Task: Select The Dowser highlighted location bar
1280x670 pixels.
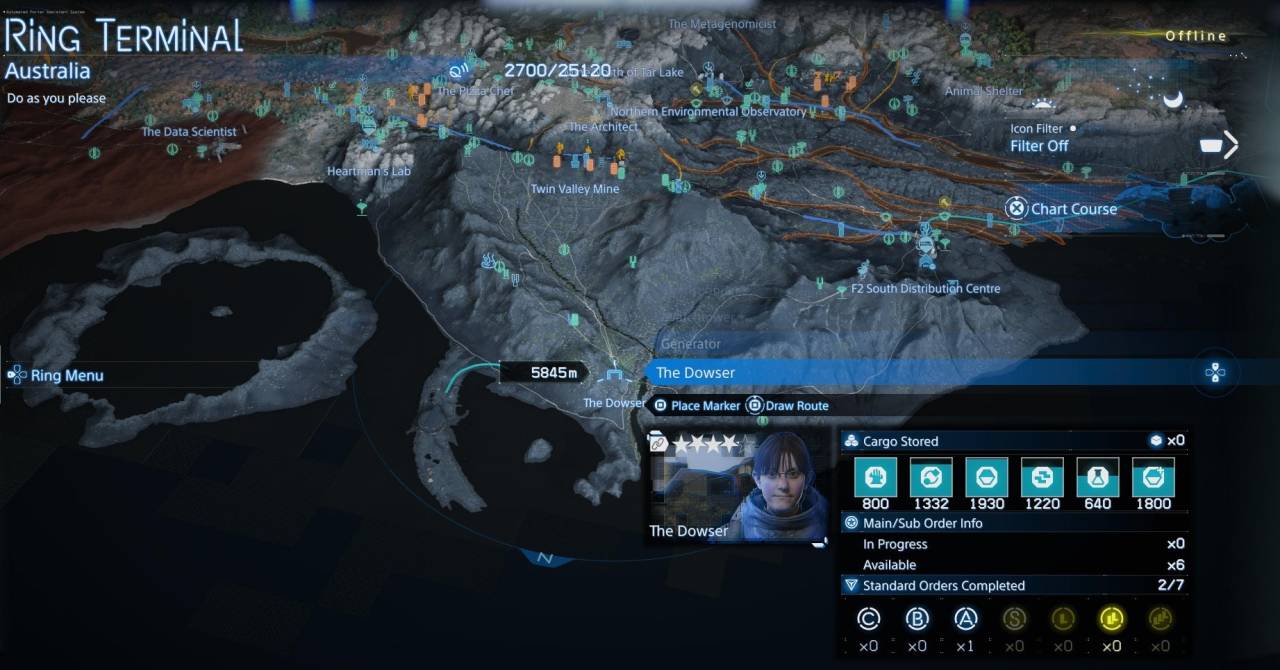Action: [920, 373]
